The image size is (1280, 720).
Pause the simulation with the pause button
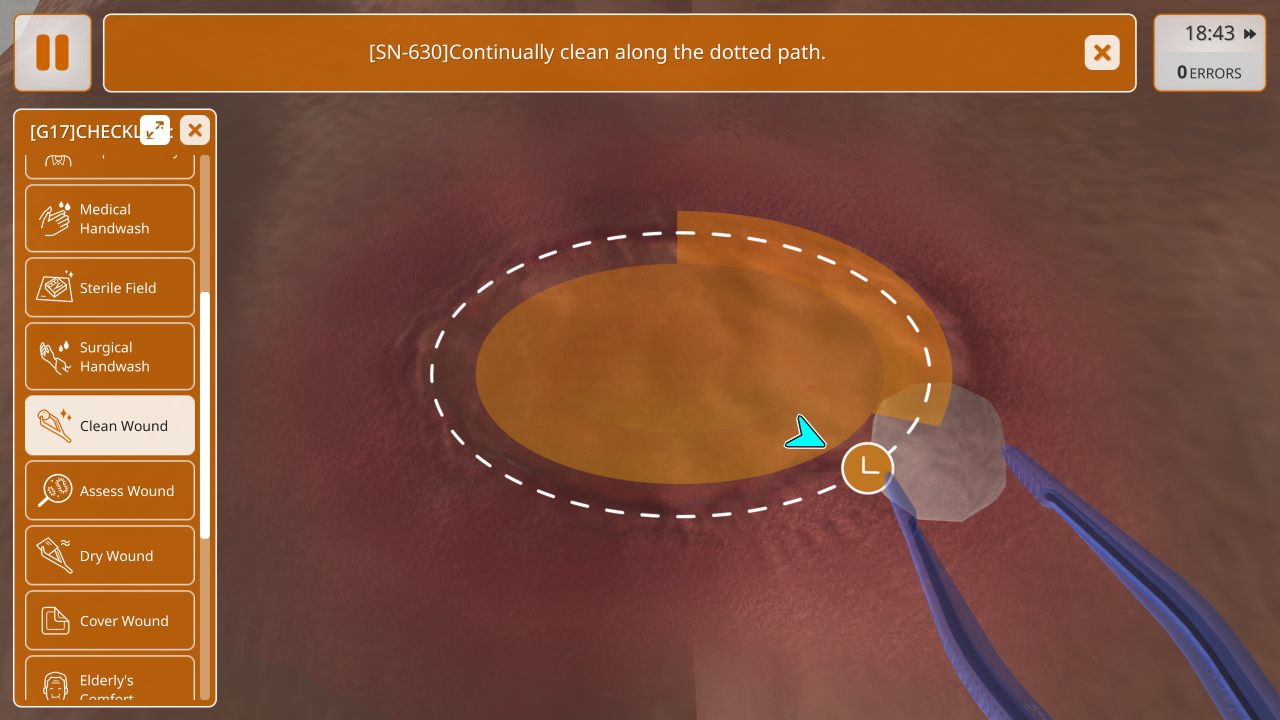coord(52,52)
